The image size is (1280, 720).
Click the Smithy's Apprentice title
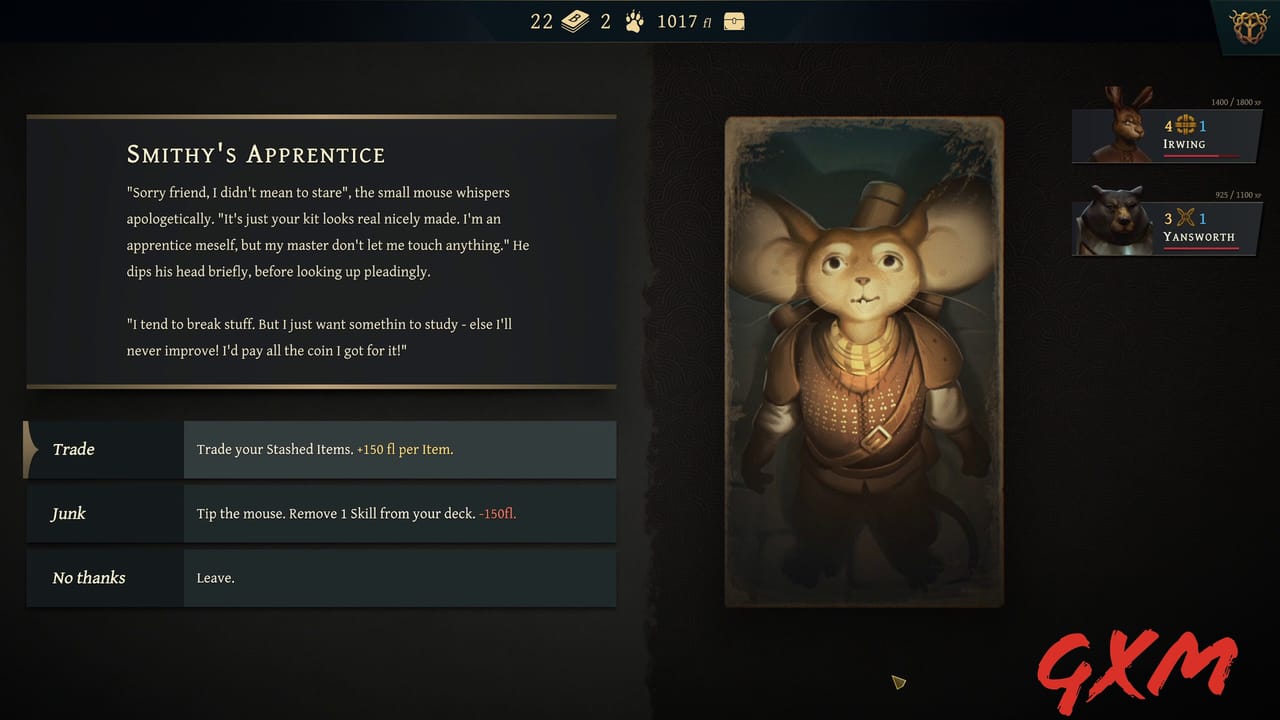[255, 155]
